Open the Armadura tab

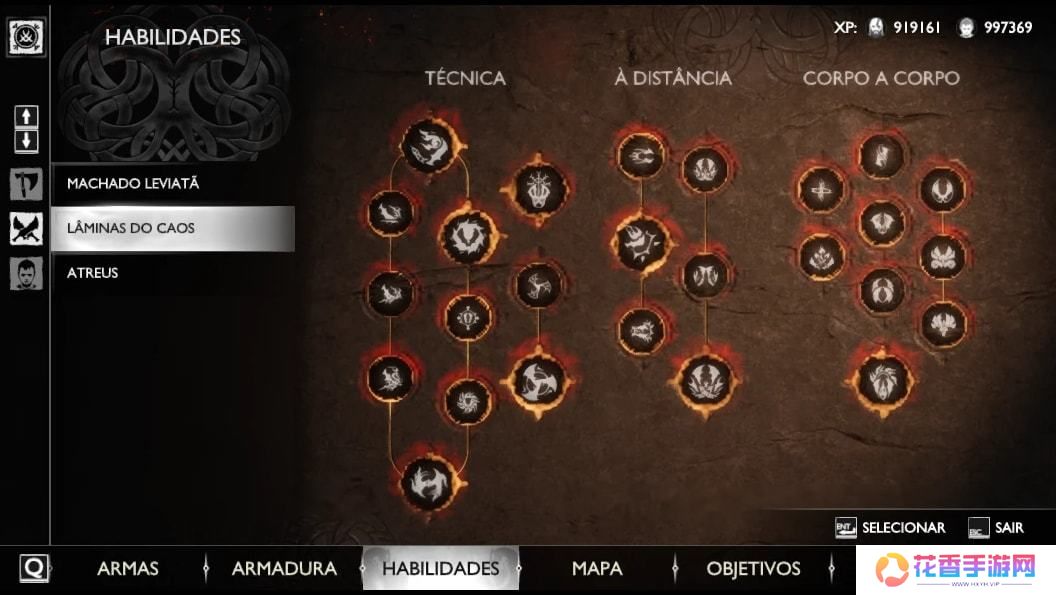pos(284,568)
